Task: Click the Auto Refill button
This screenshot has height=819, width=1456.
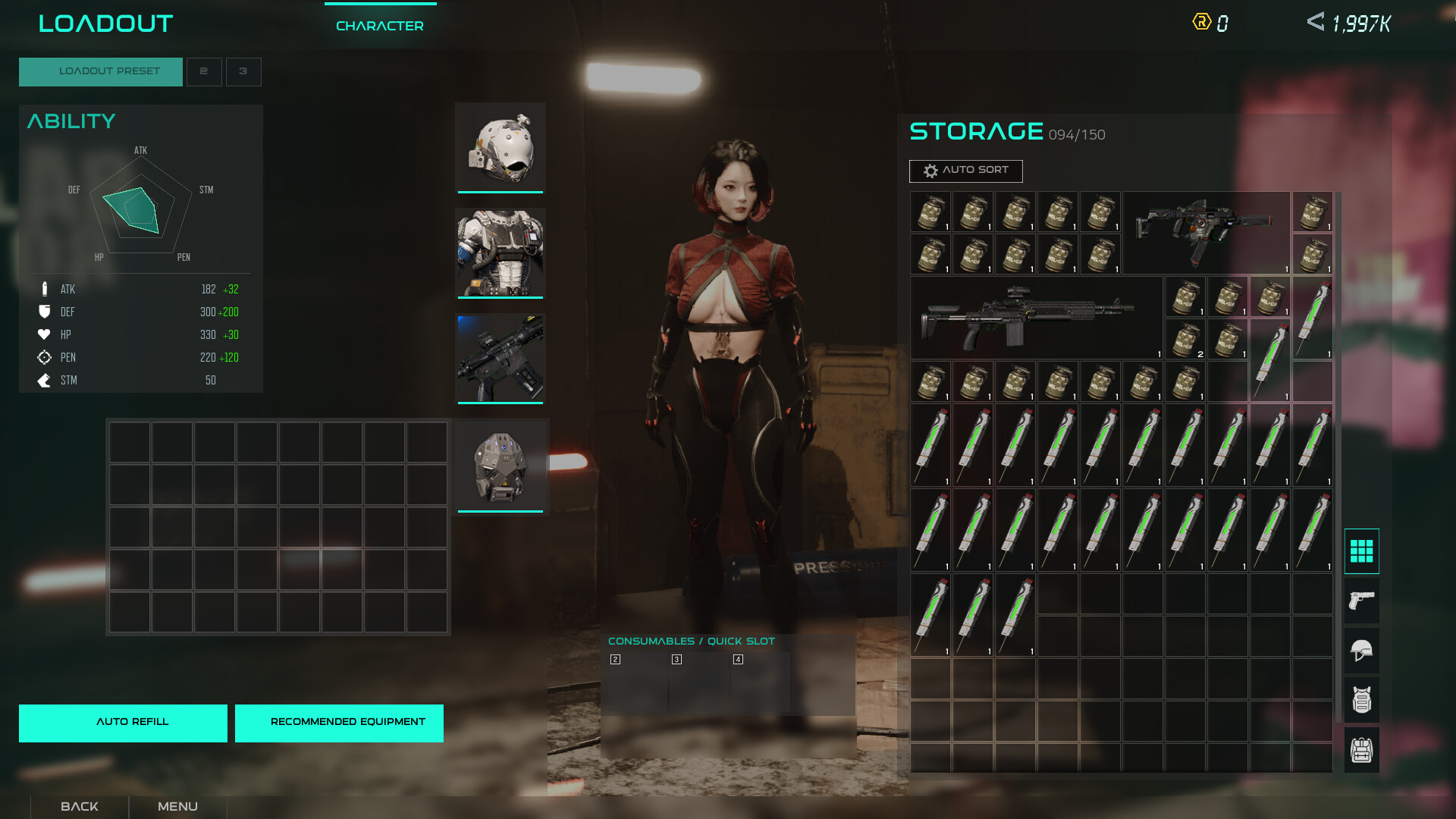Action: pyautogui.click(x=123, y=723)
